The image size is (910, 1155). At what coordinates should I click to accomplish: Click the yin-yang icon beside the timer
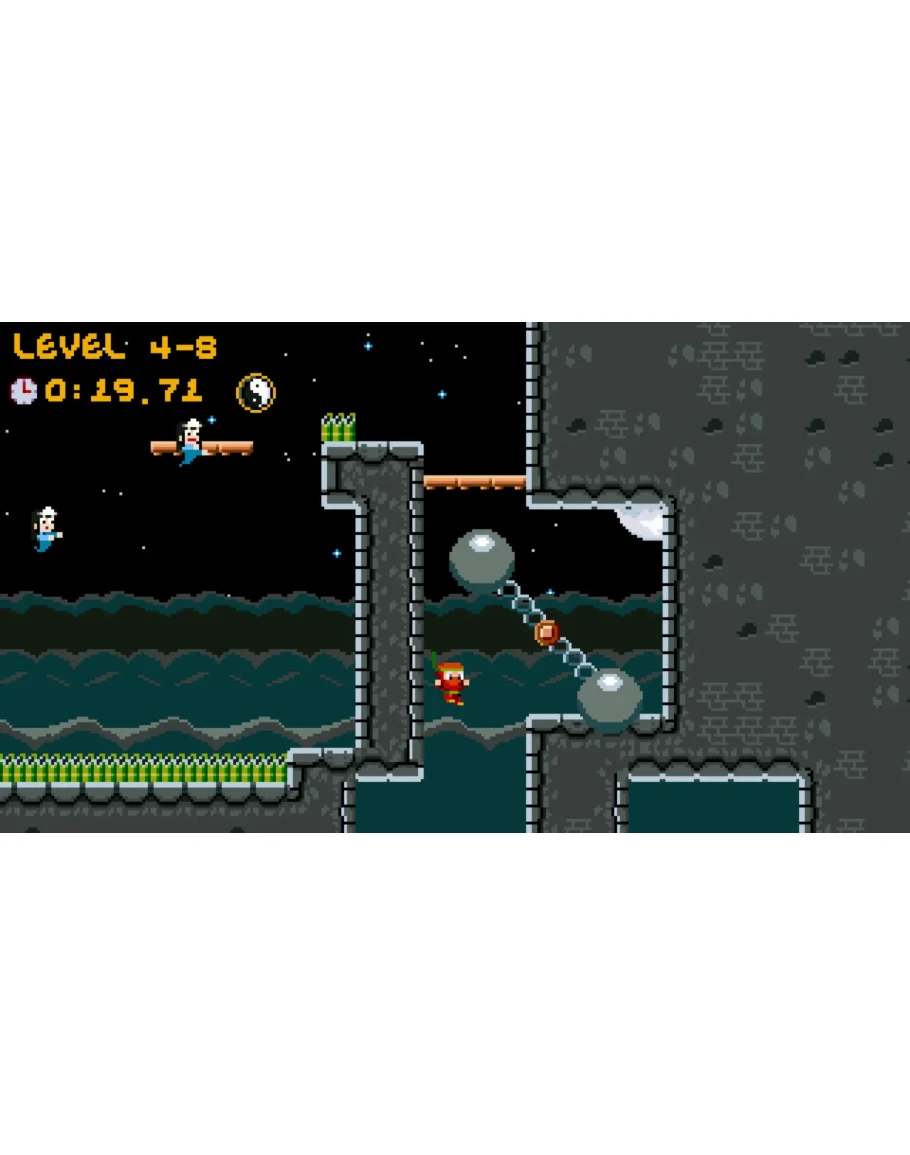[x=256, y=392]
